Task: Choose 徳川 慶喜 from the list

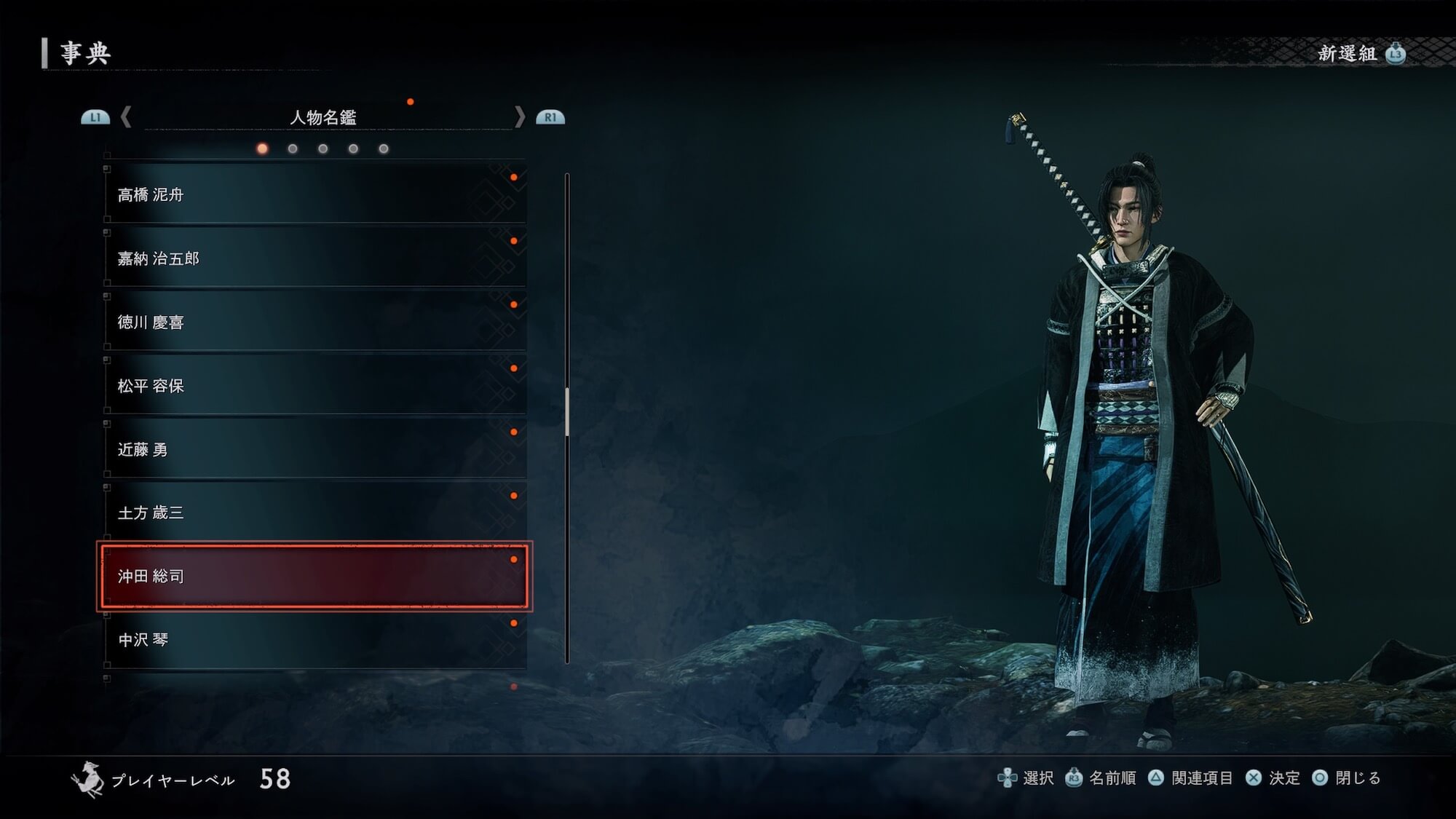Action: coord(314,322)
